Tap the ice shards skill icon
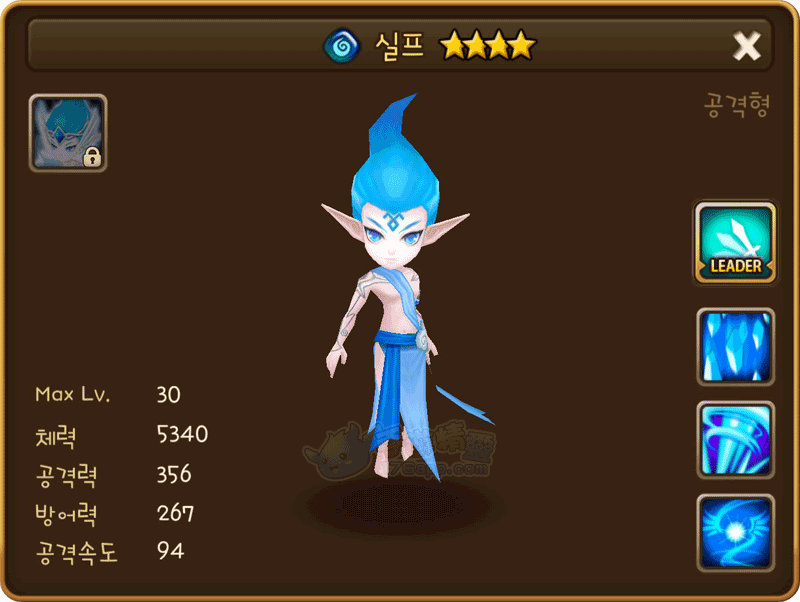 736,346
